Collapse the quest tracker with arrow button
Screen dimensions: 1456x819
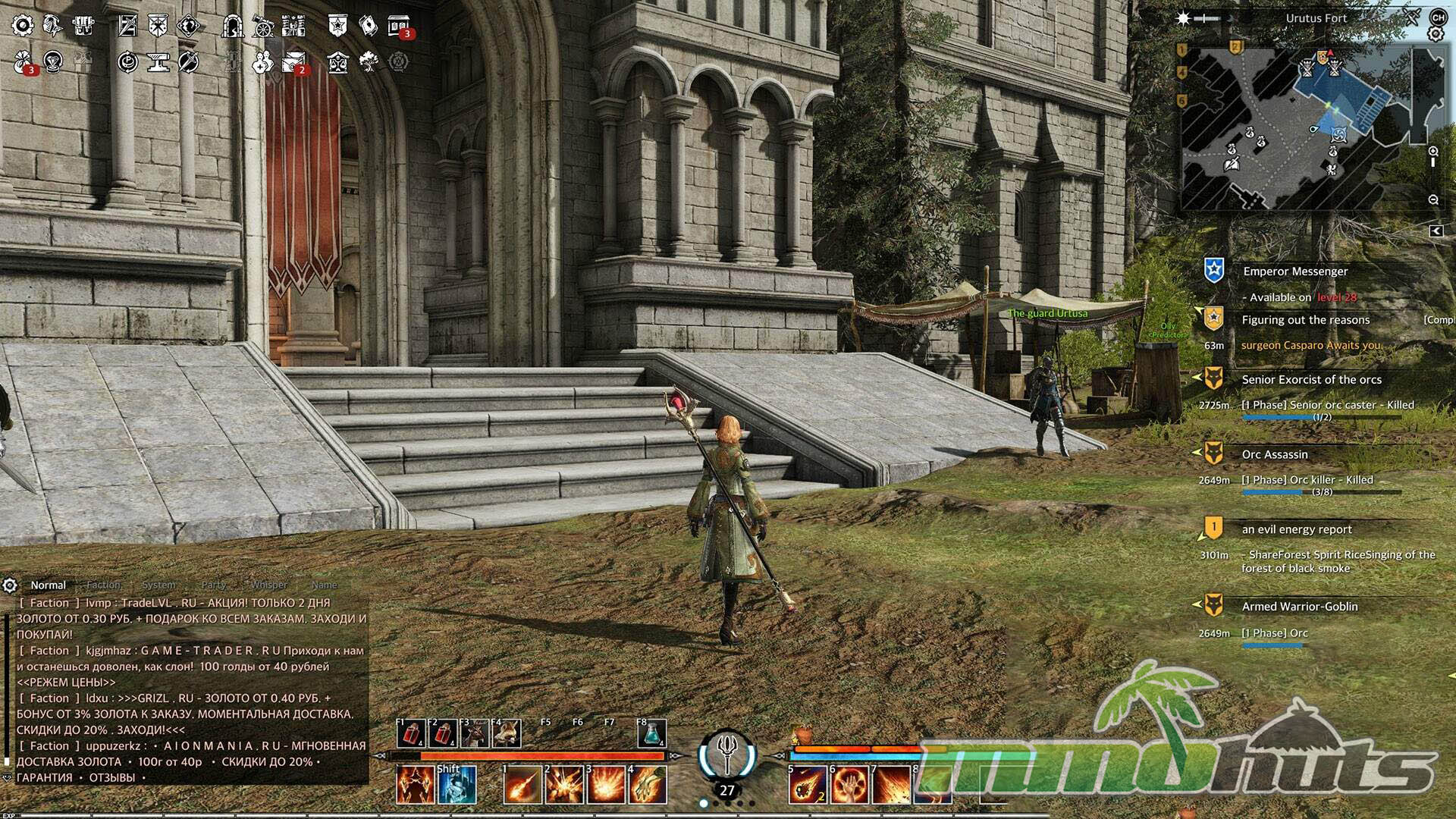coord(1436,231)
